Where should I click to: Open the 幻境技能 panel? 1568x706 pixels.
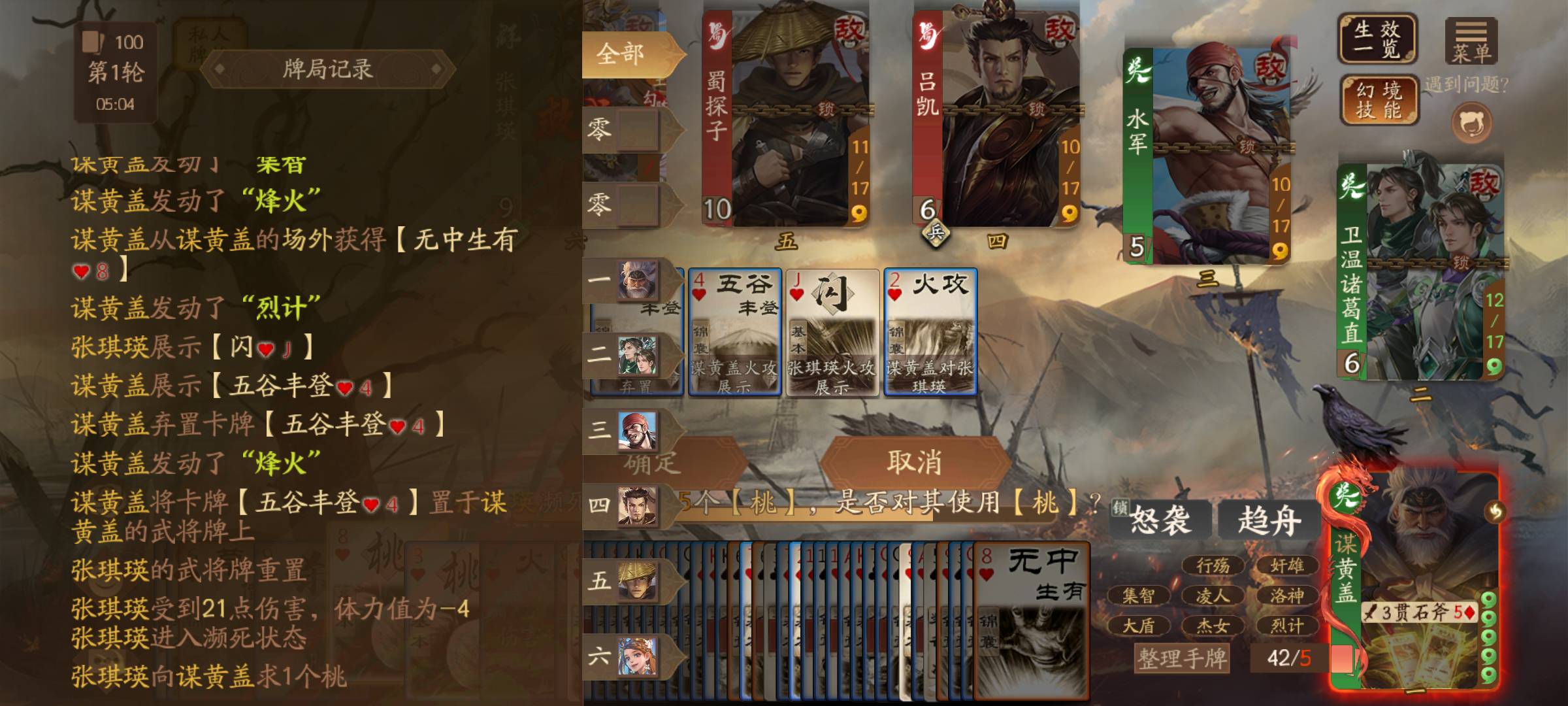pyautogui.click(x=1379, y=100)
